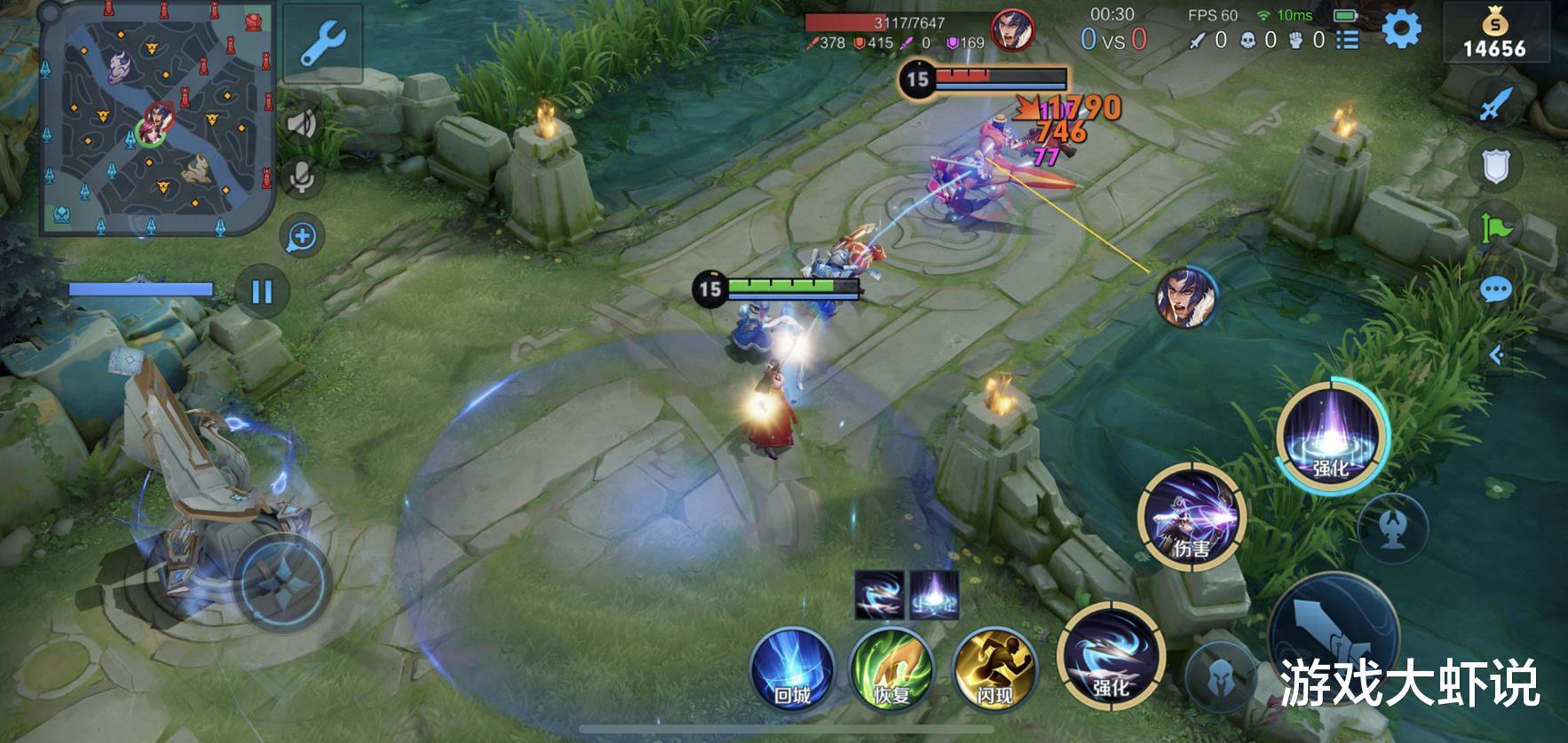The width and height of the screenshot is (1568, 743).
Task: Select the green flag gather signal
Action: point(1495,228)
